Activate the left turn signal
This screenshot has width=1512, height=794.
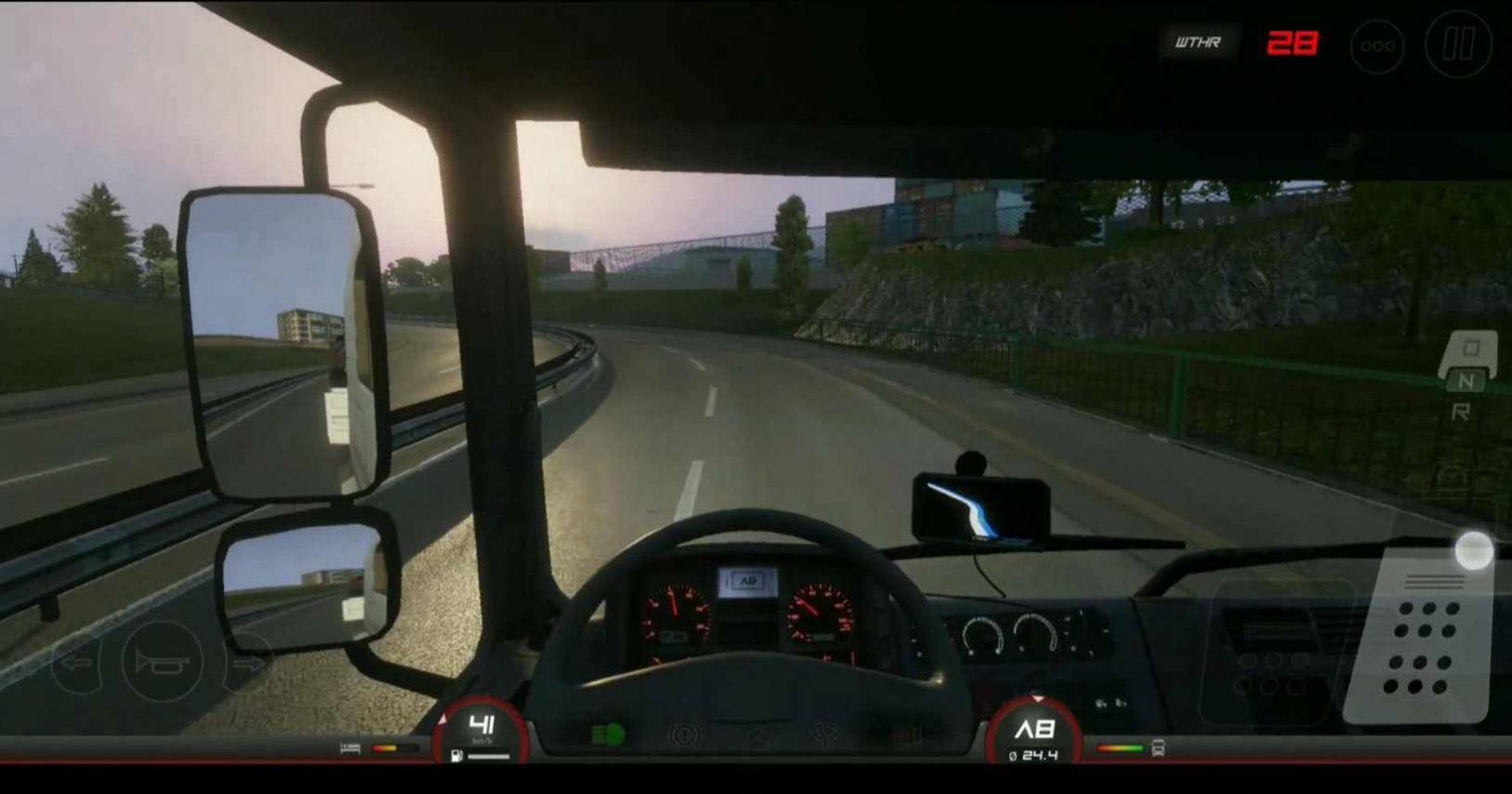point(77,663)
